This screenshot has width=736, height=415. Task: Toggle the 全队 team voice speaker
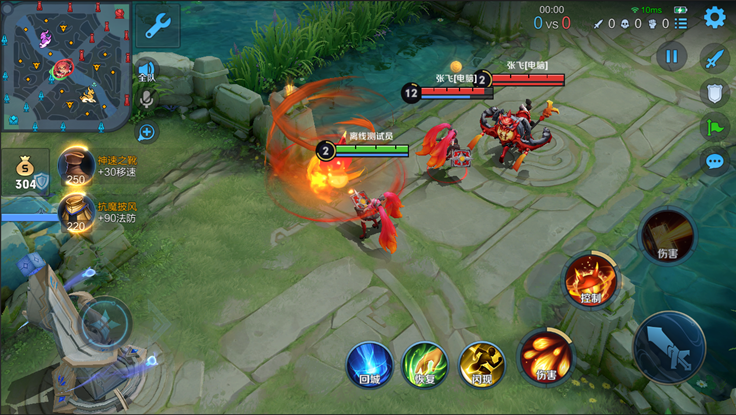pos(147,70)
